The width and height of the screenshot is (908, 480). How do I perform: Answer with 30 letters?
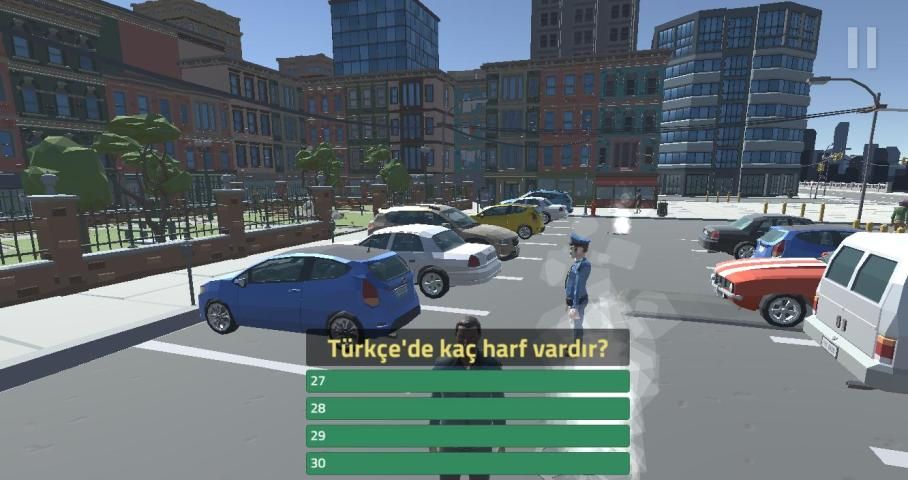coord(467,463)
